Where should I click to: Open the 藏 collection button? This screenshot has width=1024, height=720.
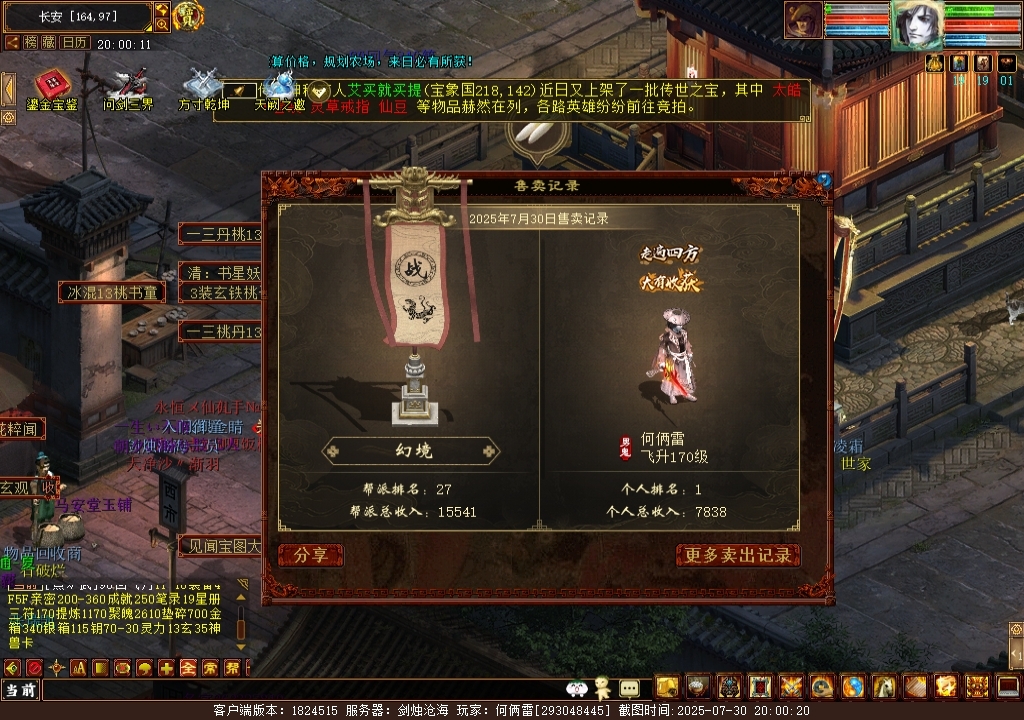point(50,43)
